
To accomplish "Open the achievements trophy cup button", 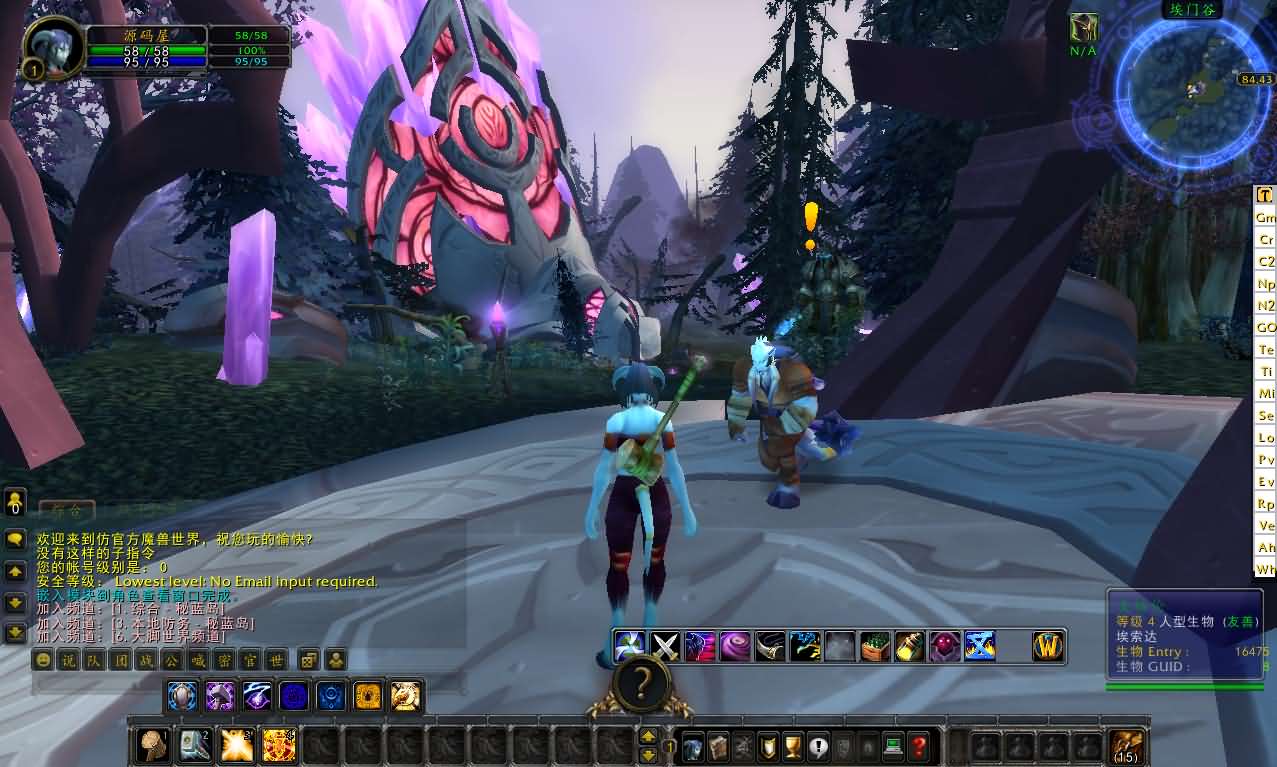I will pos(793,746).
